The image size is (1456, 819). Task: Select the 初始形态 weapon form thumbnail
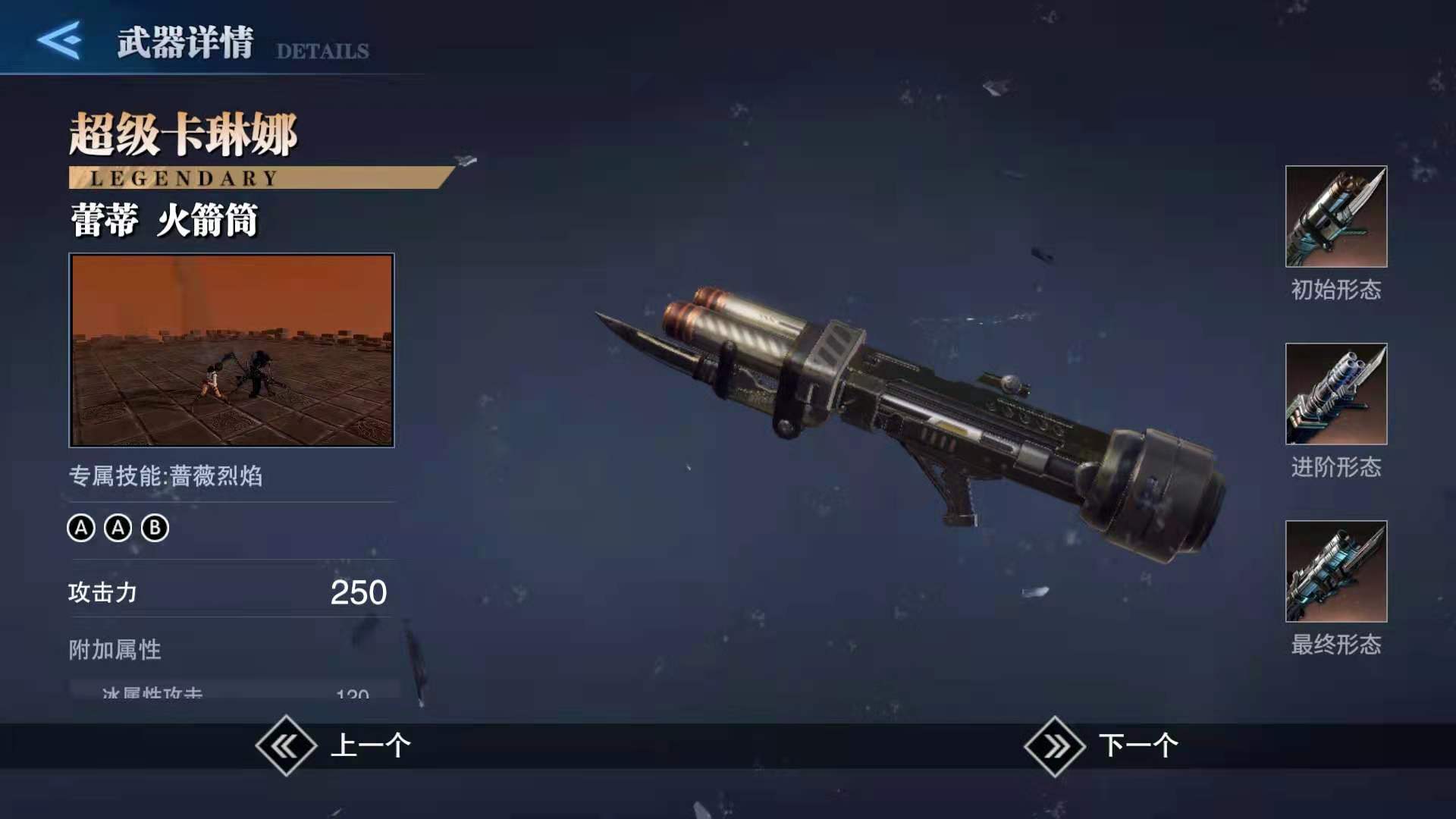[1335, 217]
